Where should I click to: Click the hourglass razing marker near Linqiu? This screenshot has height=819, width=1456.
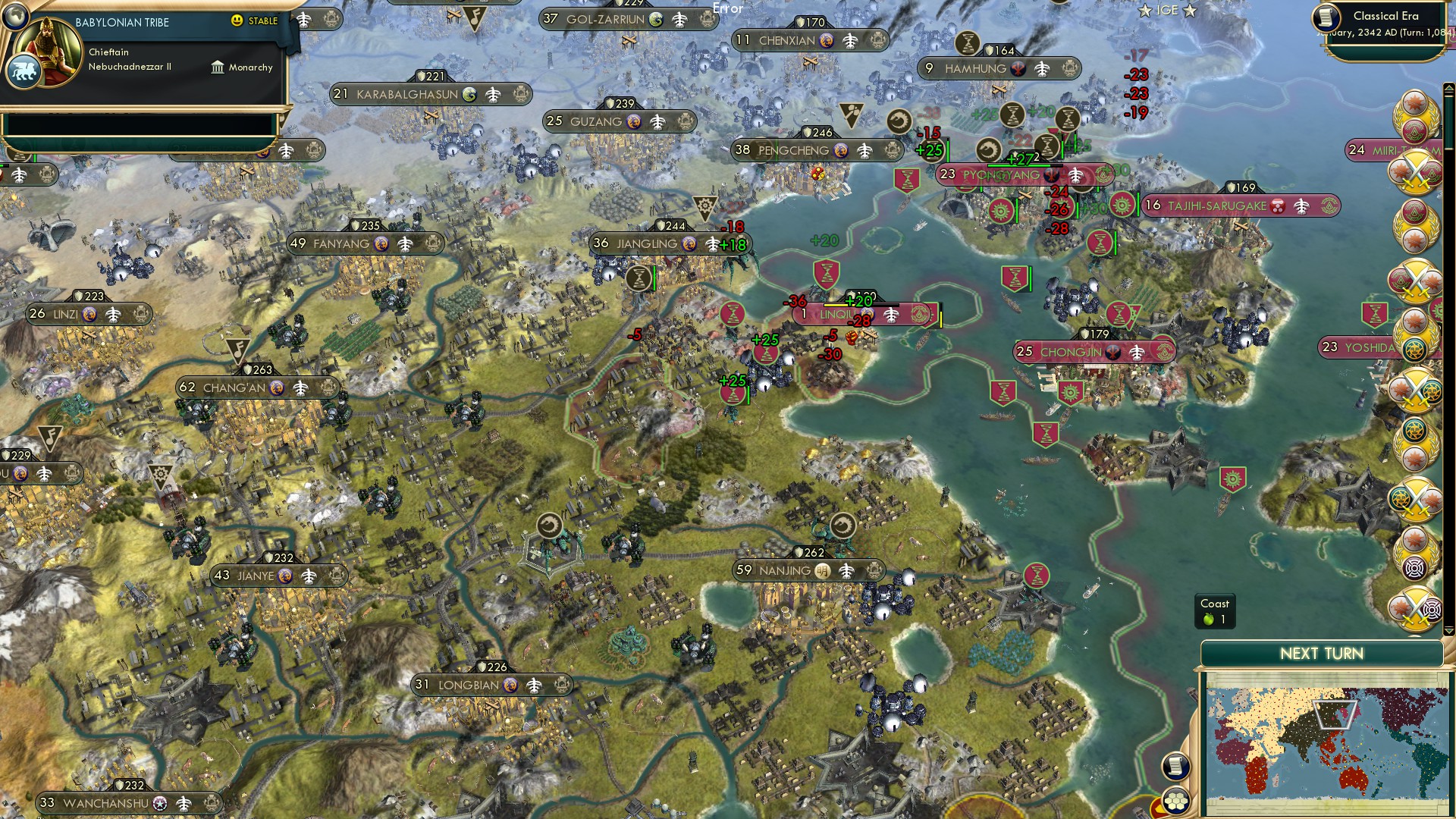point(827,274)
